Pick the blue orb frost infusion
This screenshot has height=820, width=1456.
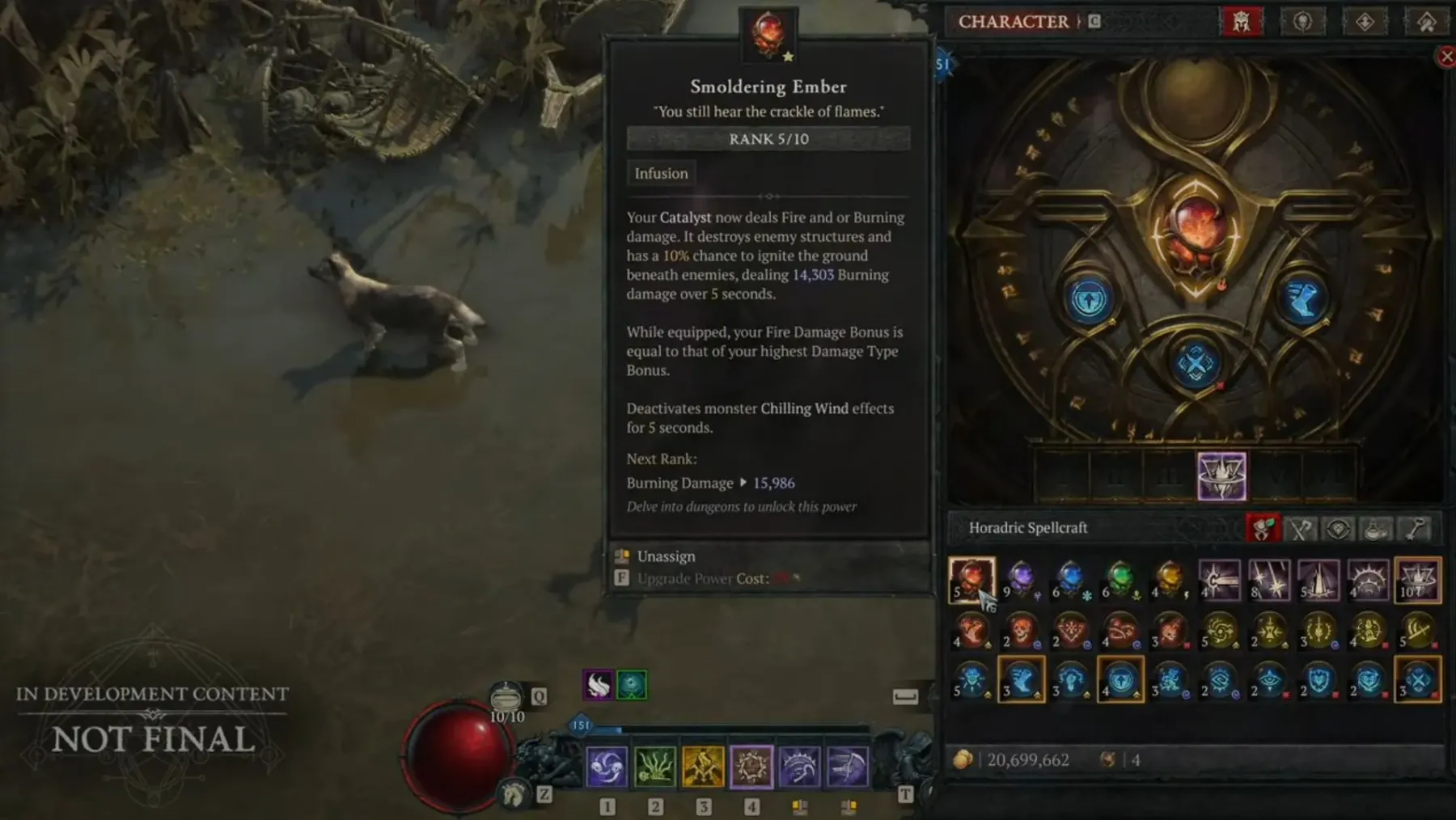click(x=1070, y=579)
